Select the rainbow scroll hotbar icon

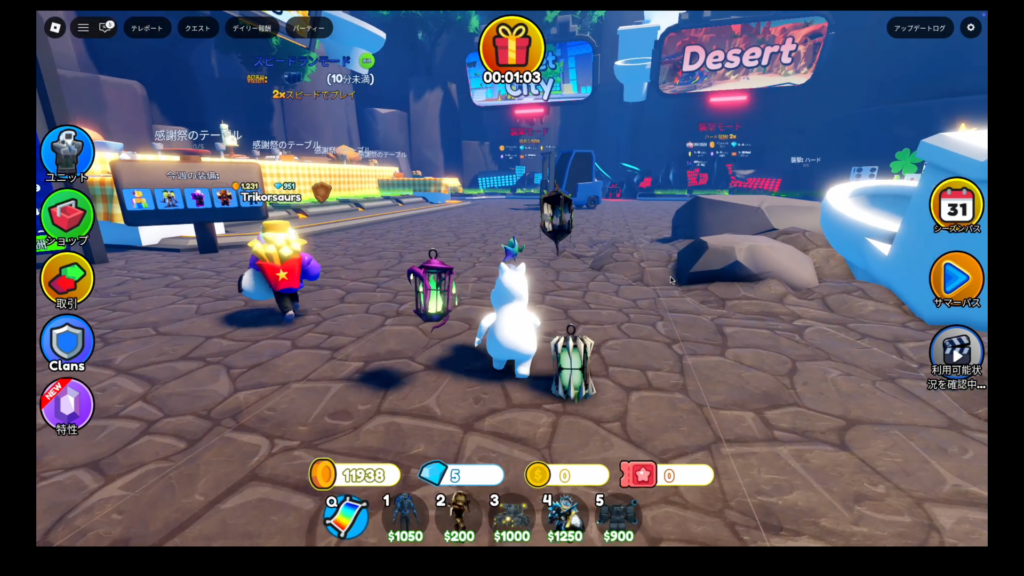(x=346, y=516)
